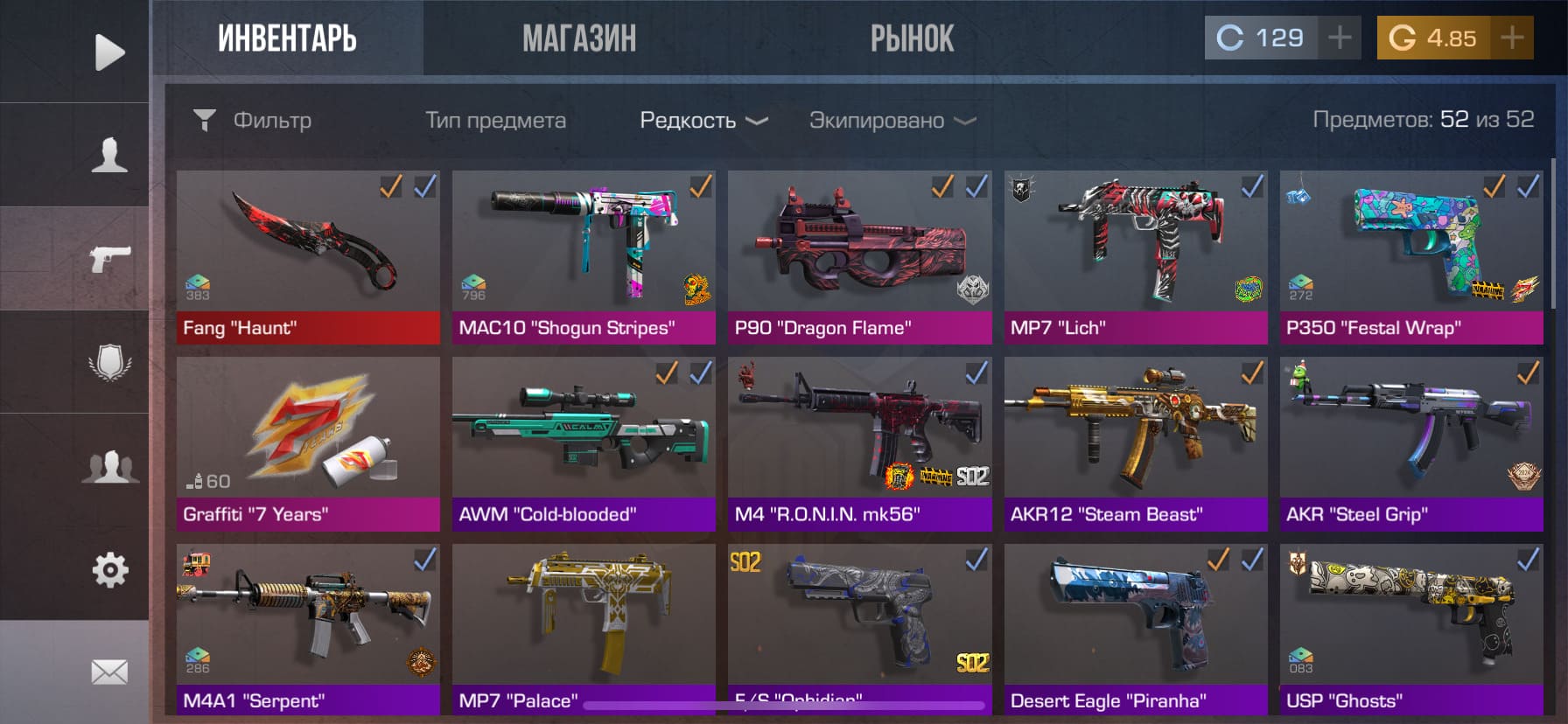
Task: Open the settings gear in the sidebar
Action: click(109, 570)
